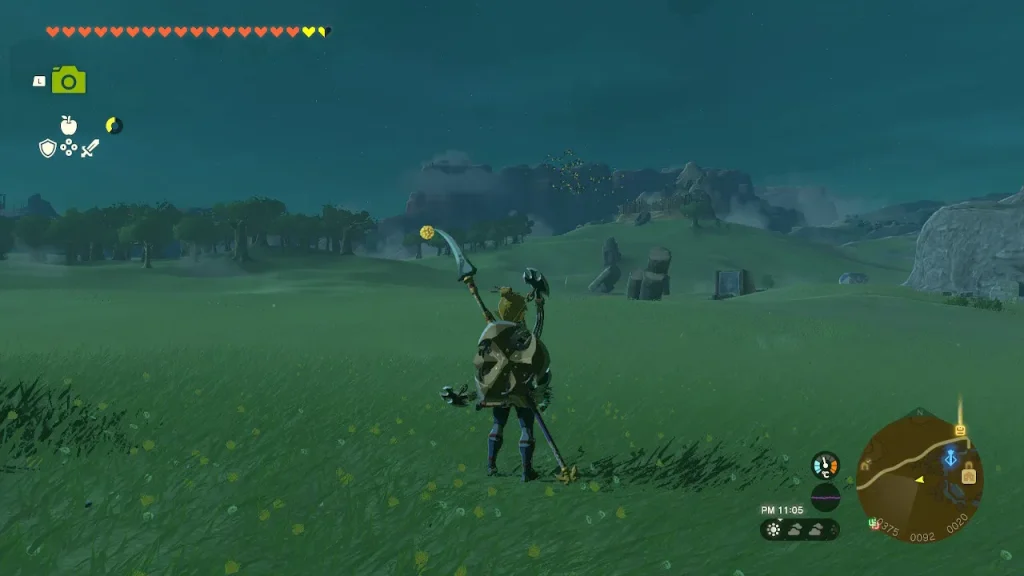Screen dimensions: 1024x576
Task: Activate the green Camera ability icon
Action: point(68,81)
